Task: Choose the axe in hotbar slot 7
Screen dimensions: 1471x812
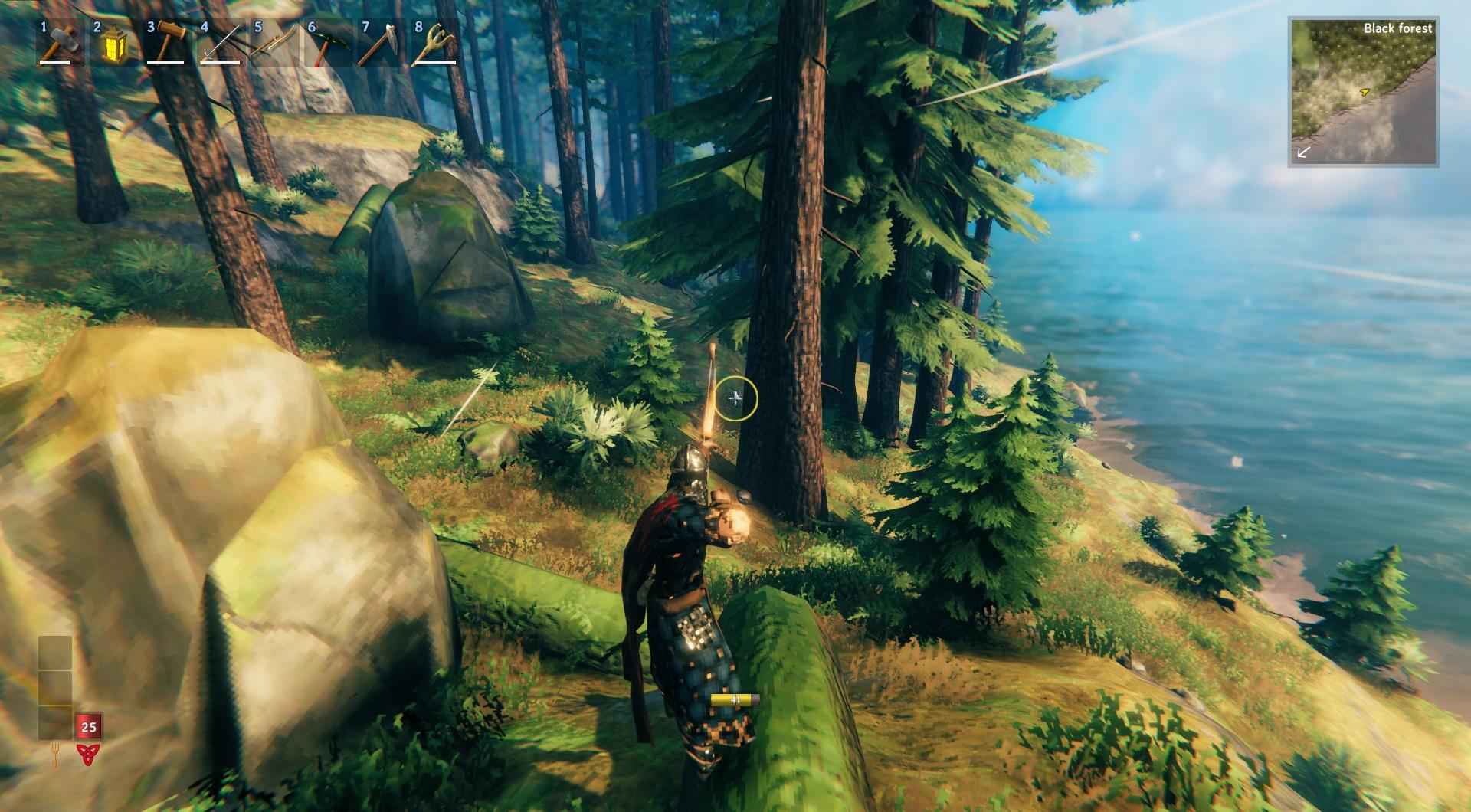Action: (x=381, y=43)
